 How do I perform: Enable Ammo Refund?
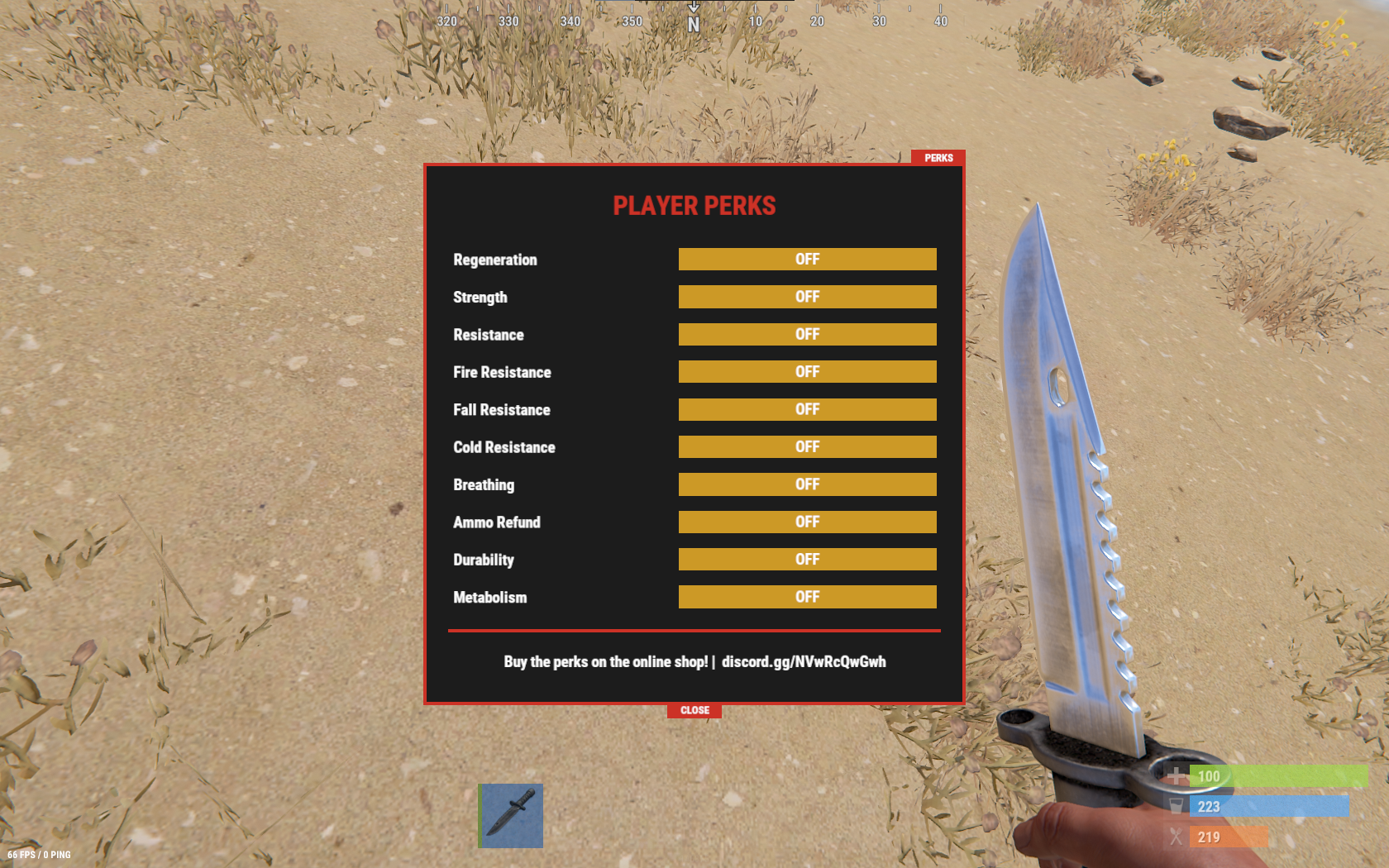pos(807,522)
